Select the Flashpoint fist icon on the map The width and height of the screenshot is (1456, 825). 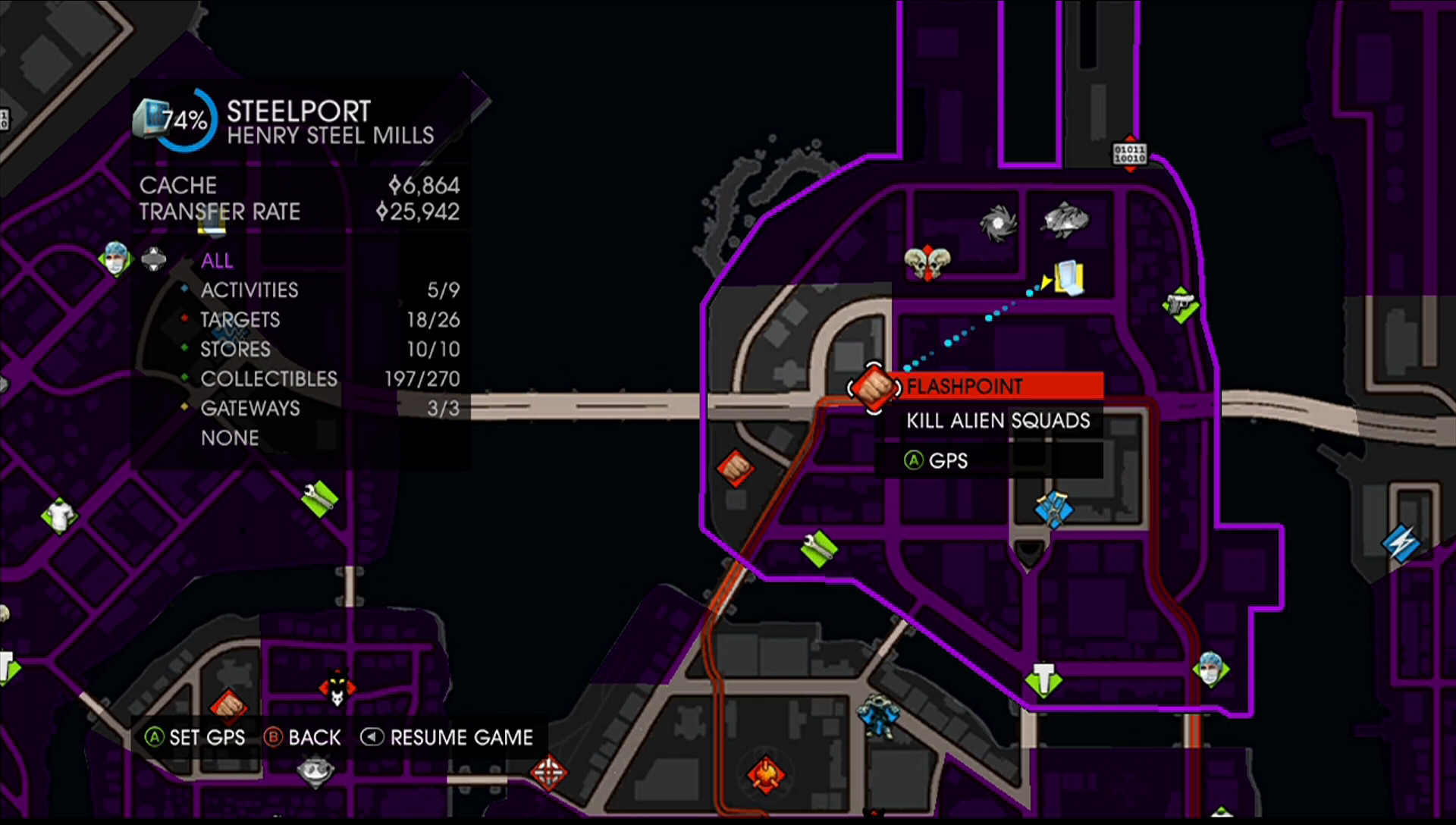872,388
